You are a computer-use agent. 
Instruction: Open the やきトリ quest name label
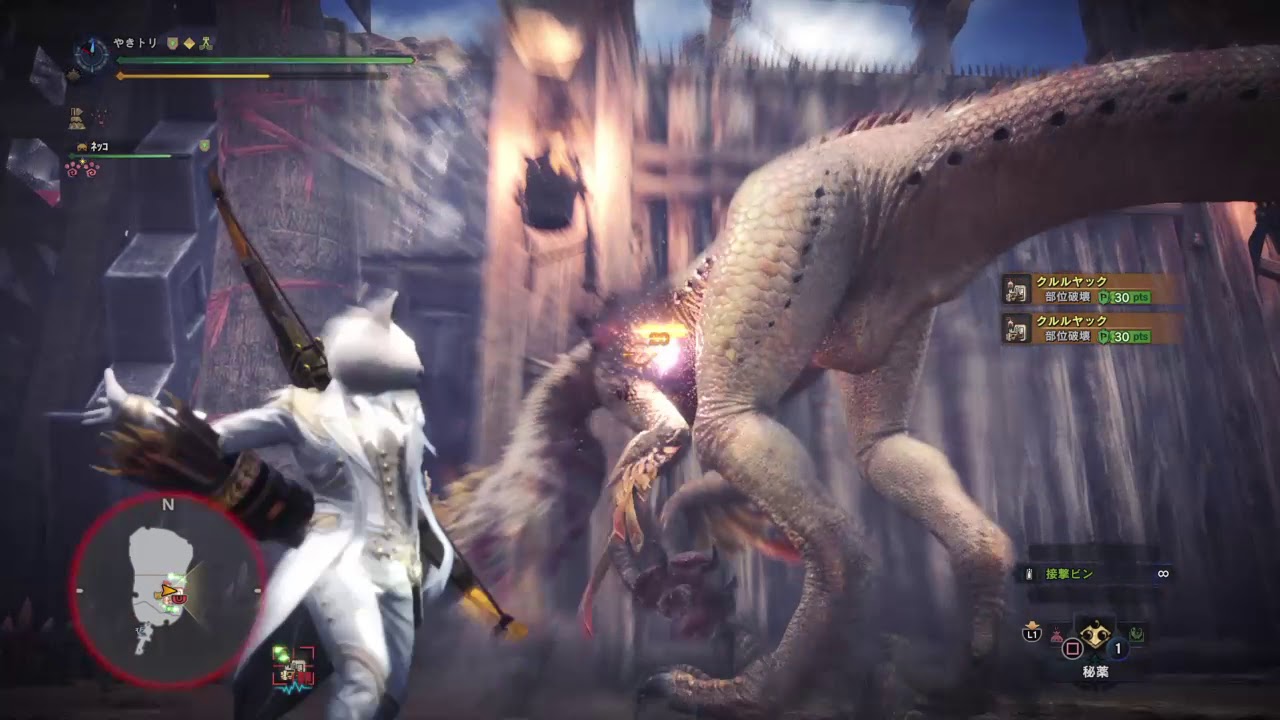[x=134, y=42]
